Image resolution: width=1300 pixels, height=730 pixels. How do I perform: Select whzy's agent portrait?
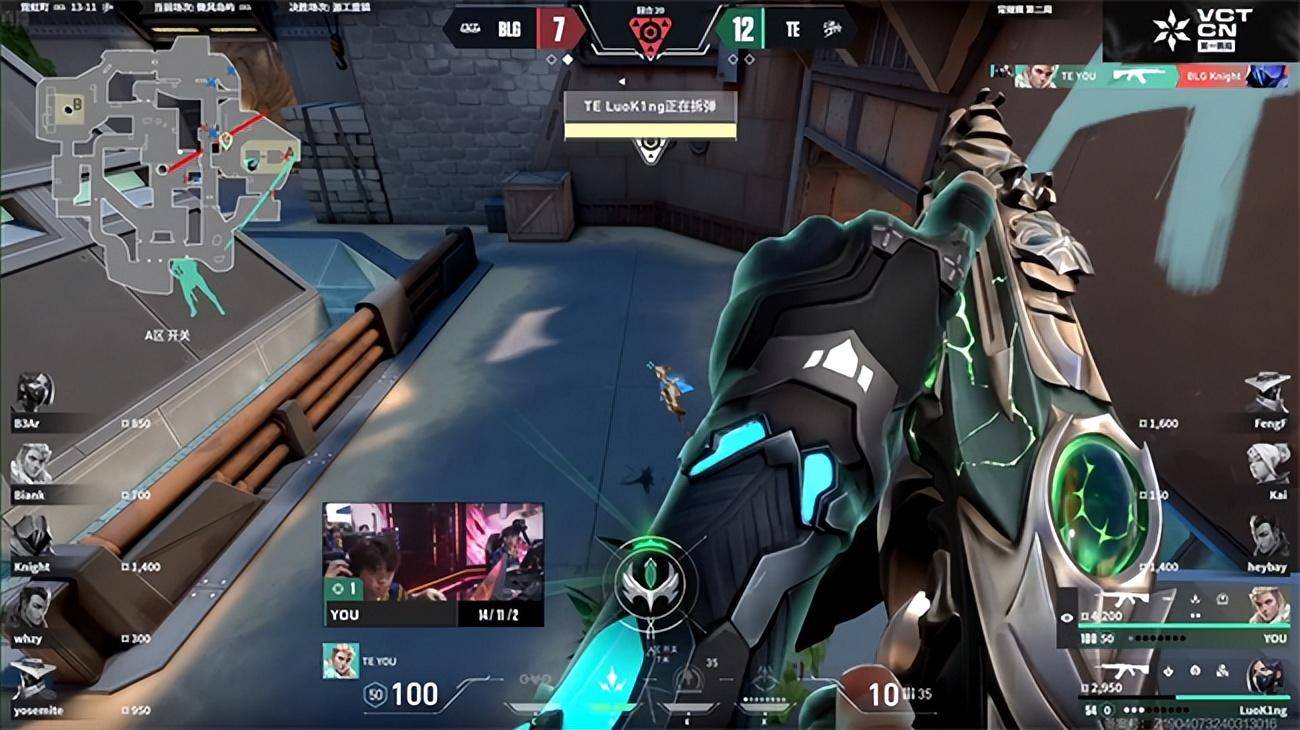tap(32, 607)
